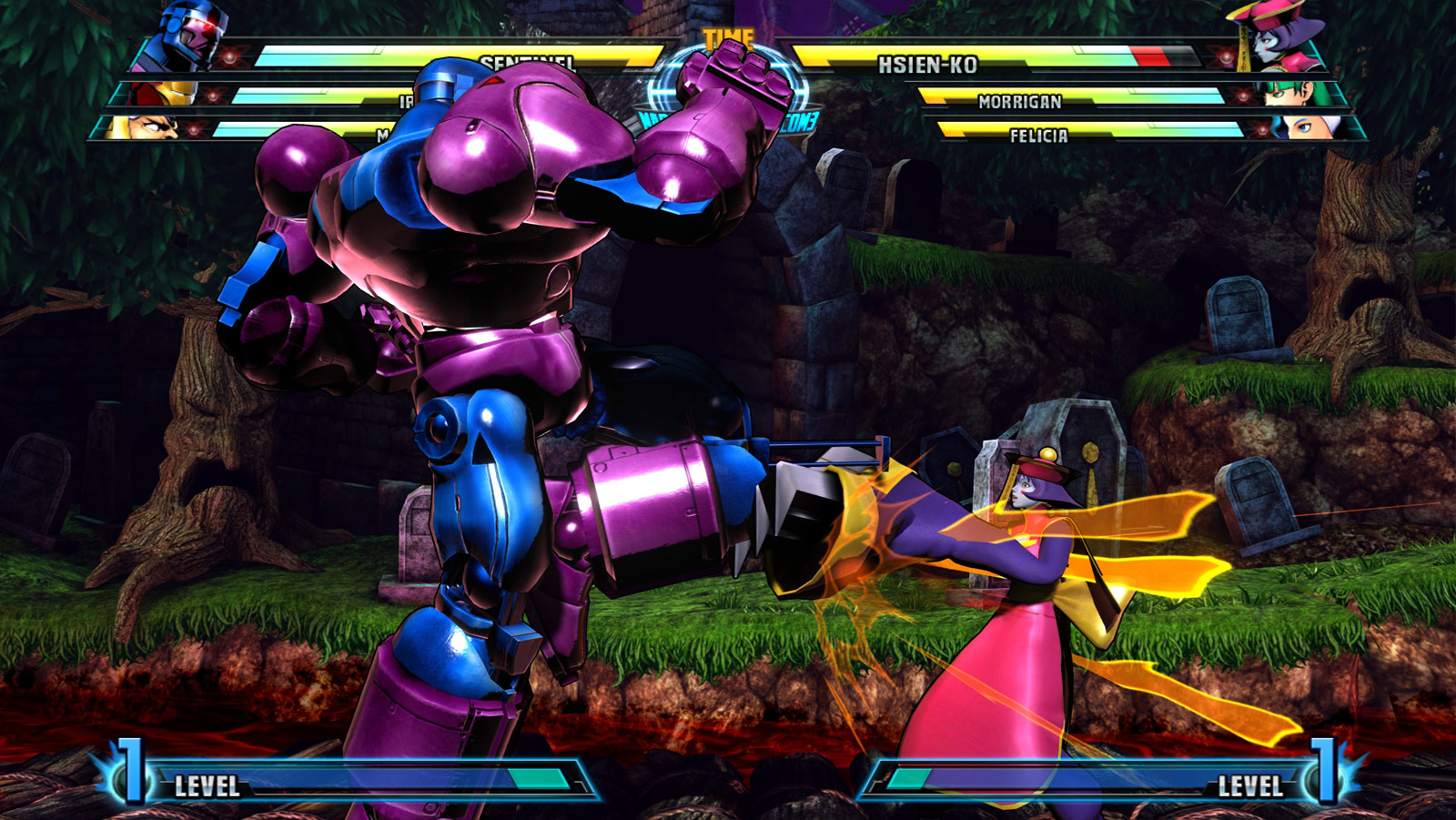Toggle the marker beside Iron Man's health gauge
Screen dimensions: 1456x820
tap(212, 96)
